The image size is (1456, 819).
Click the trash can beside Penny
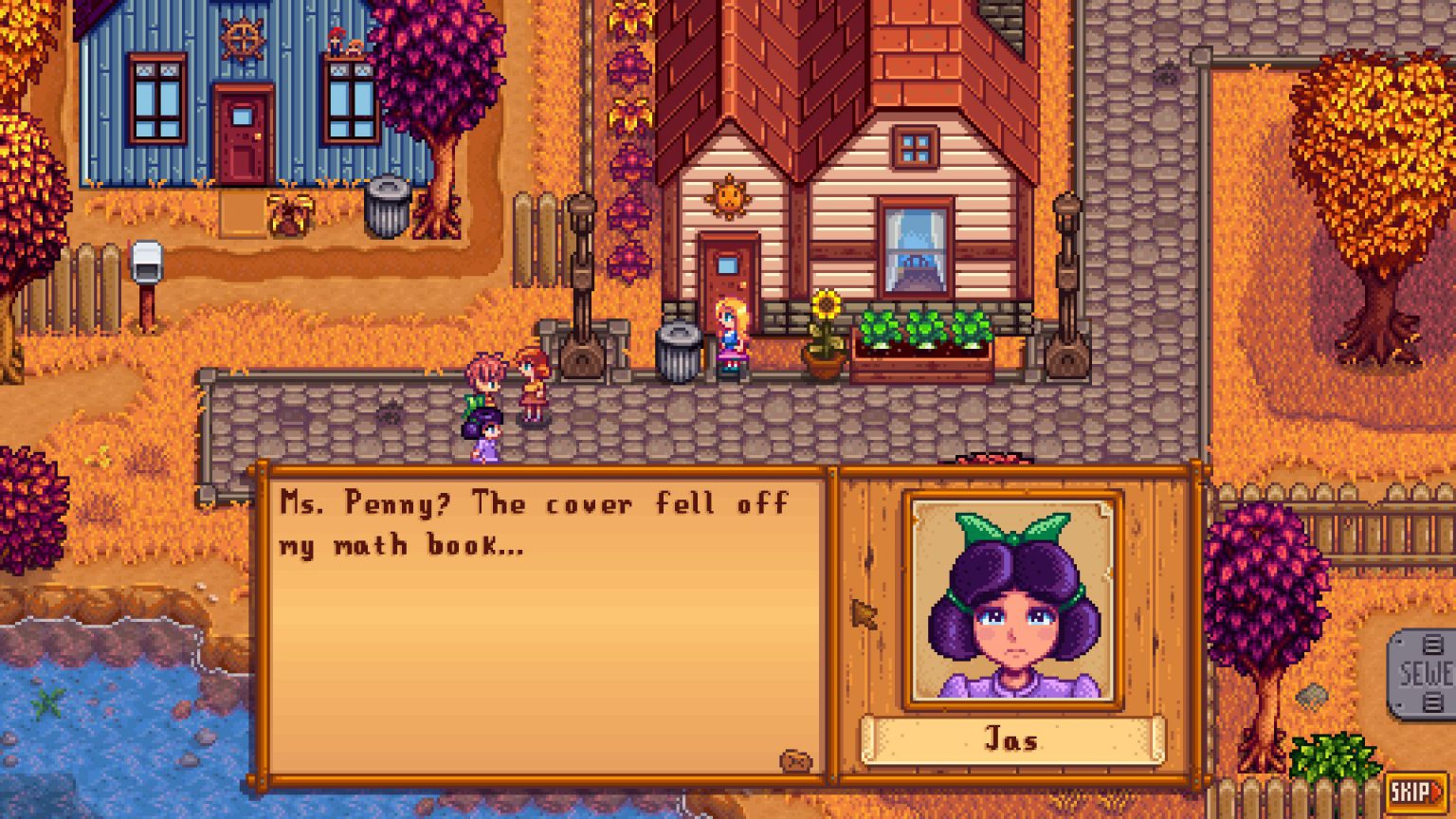click(681, 346)
